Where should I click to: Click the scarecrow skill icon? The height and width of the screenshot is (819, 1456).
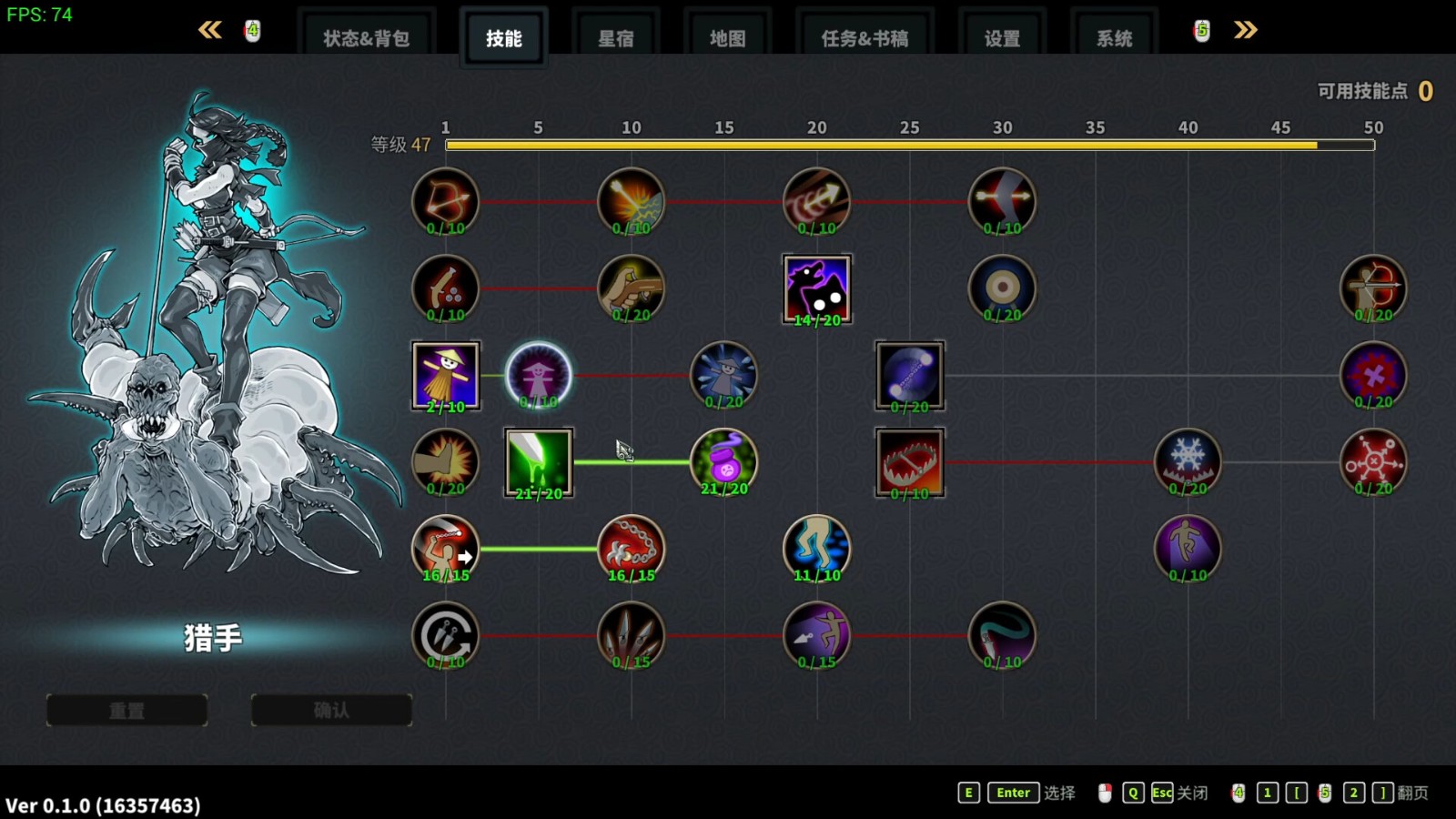(446, 375)
